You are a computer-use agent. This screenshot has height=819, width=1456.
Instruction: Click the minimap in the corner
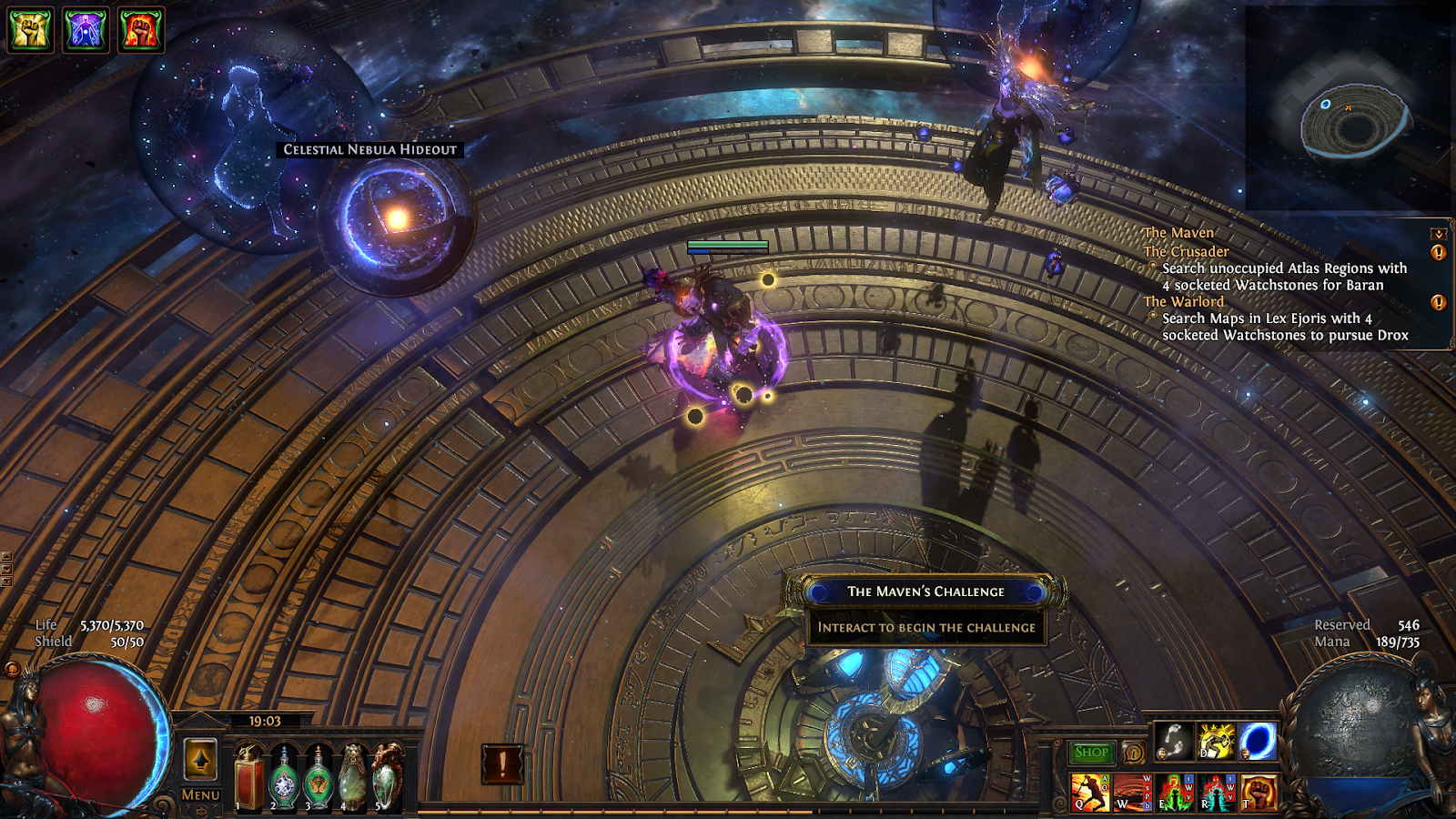[x=1349, y=109]
